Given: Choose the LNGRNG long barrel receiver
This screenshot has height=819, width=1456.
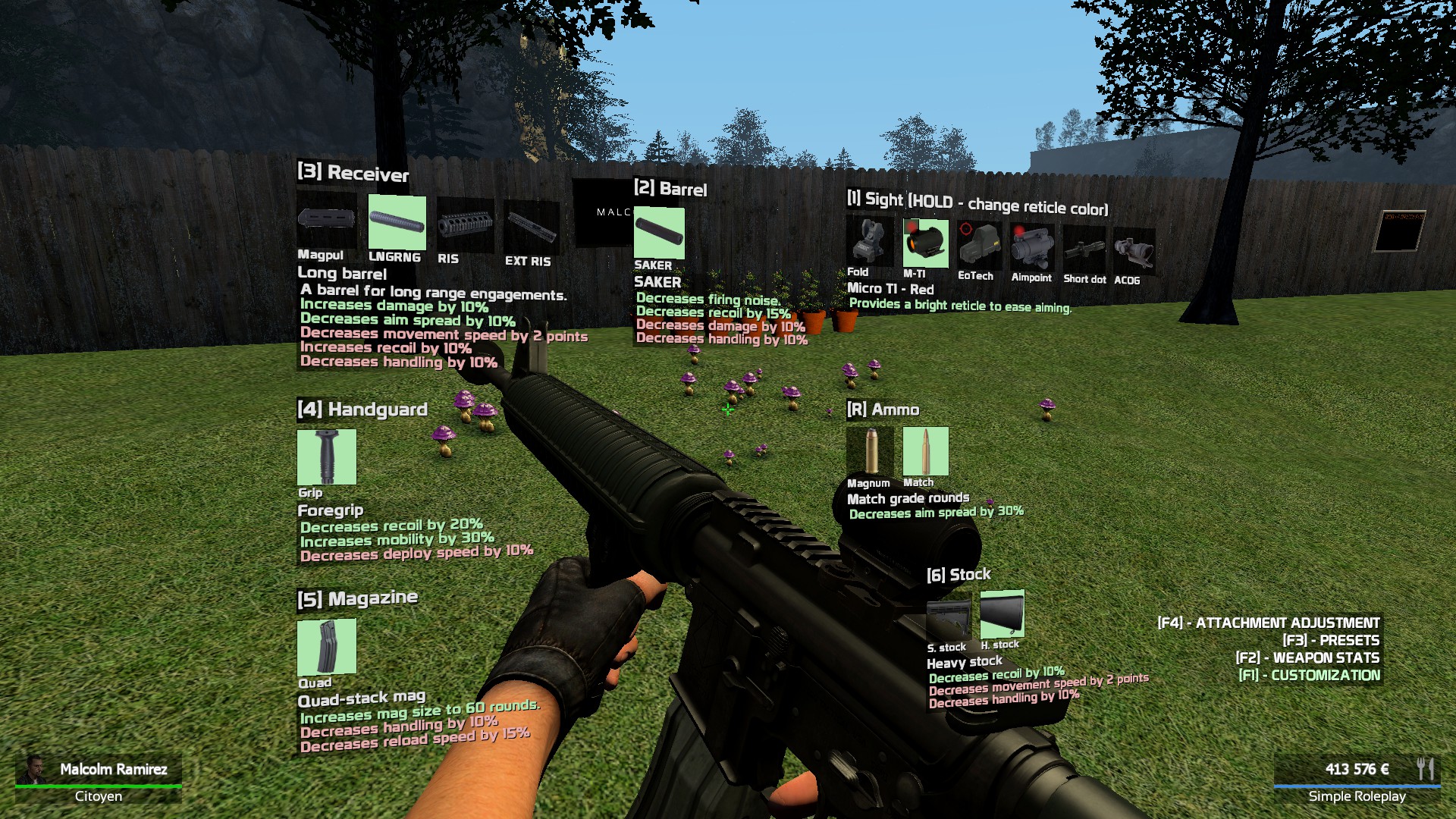Looking at the screenshot, I should (x=397, y=222).
